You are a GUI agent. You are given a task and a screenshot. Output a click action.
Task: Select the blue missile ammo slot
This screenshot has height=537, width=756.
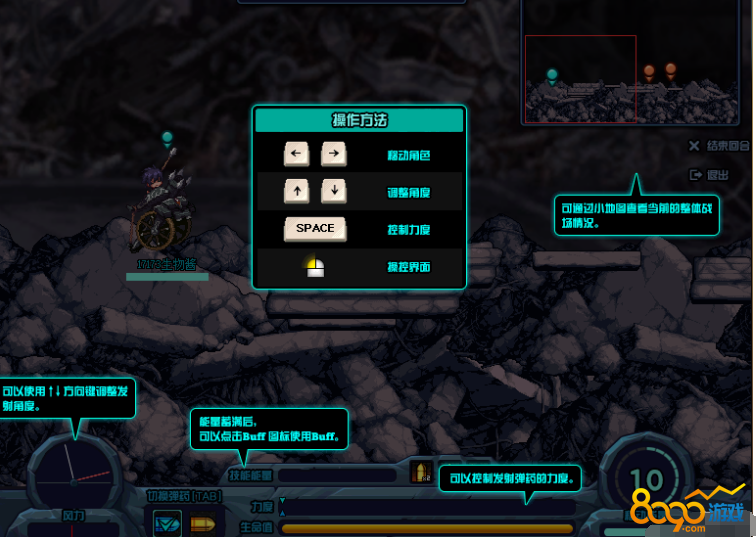[167, 522]
